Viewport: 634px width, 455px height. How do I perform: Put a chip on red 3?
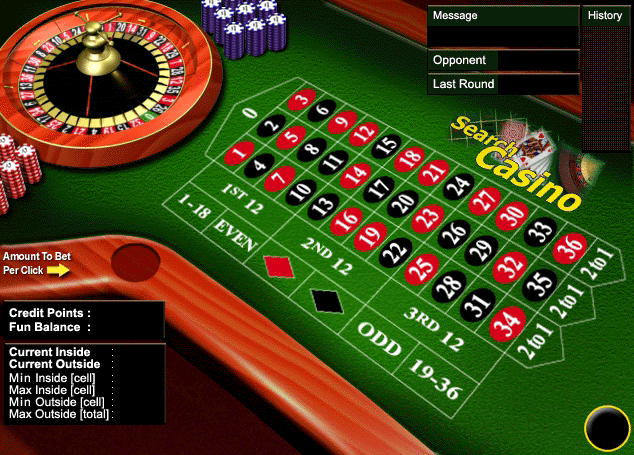pos(301,100)
